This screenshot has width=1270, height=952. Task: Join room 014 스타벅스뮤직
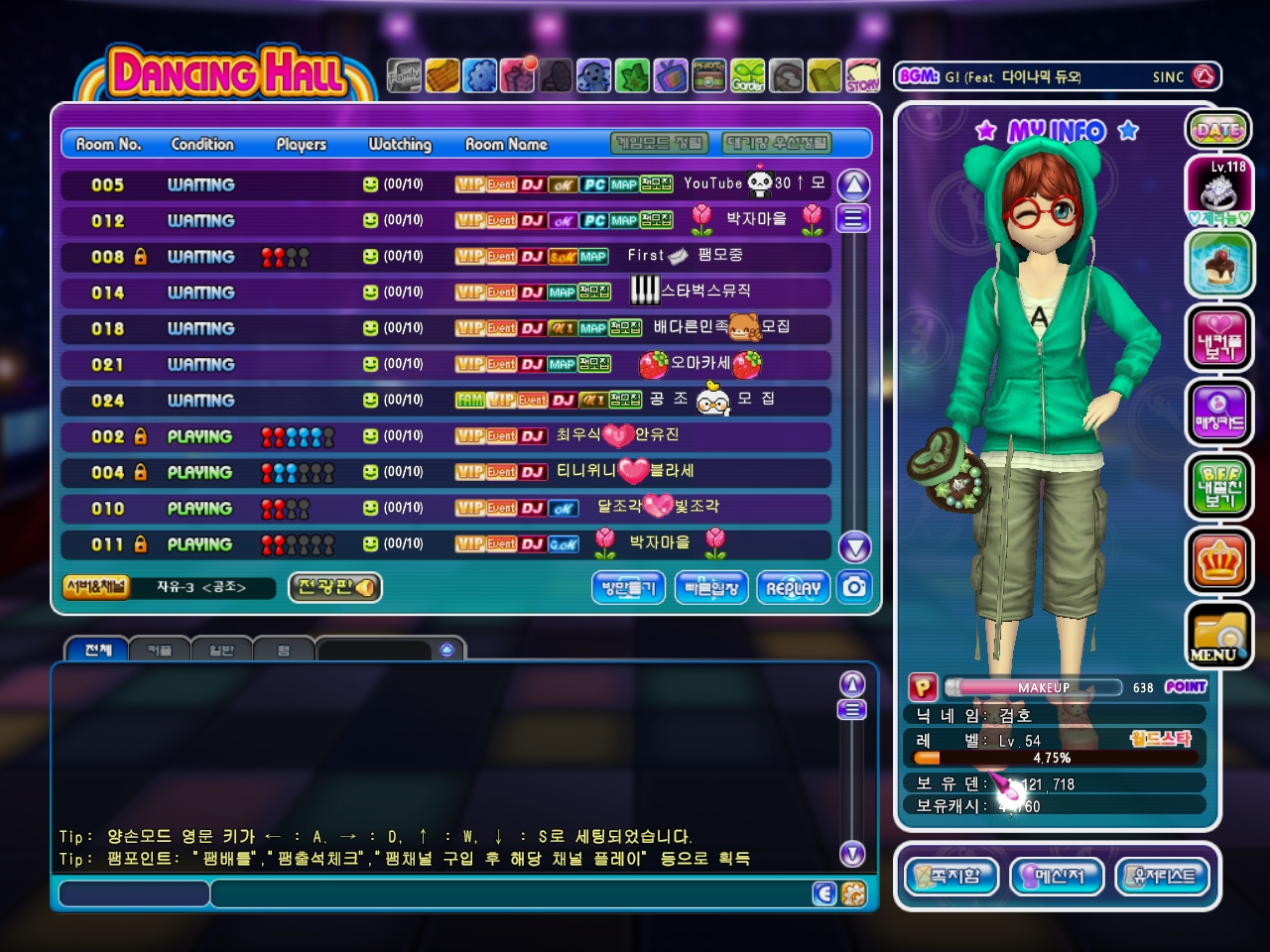point(446,293)
